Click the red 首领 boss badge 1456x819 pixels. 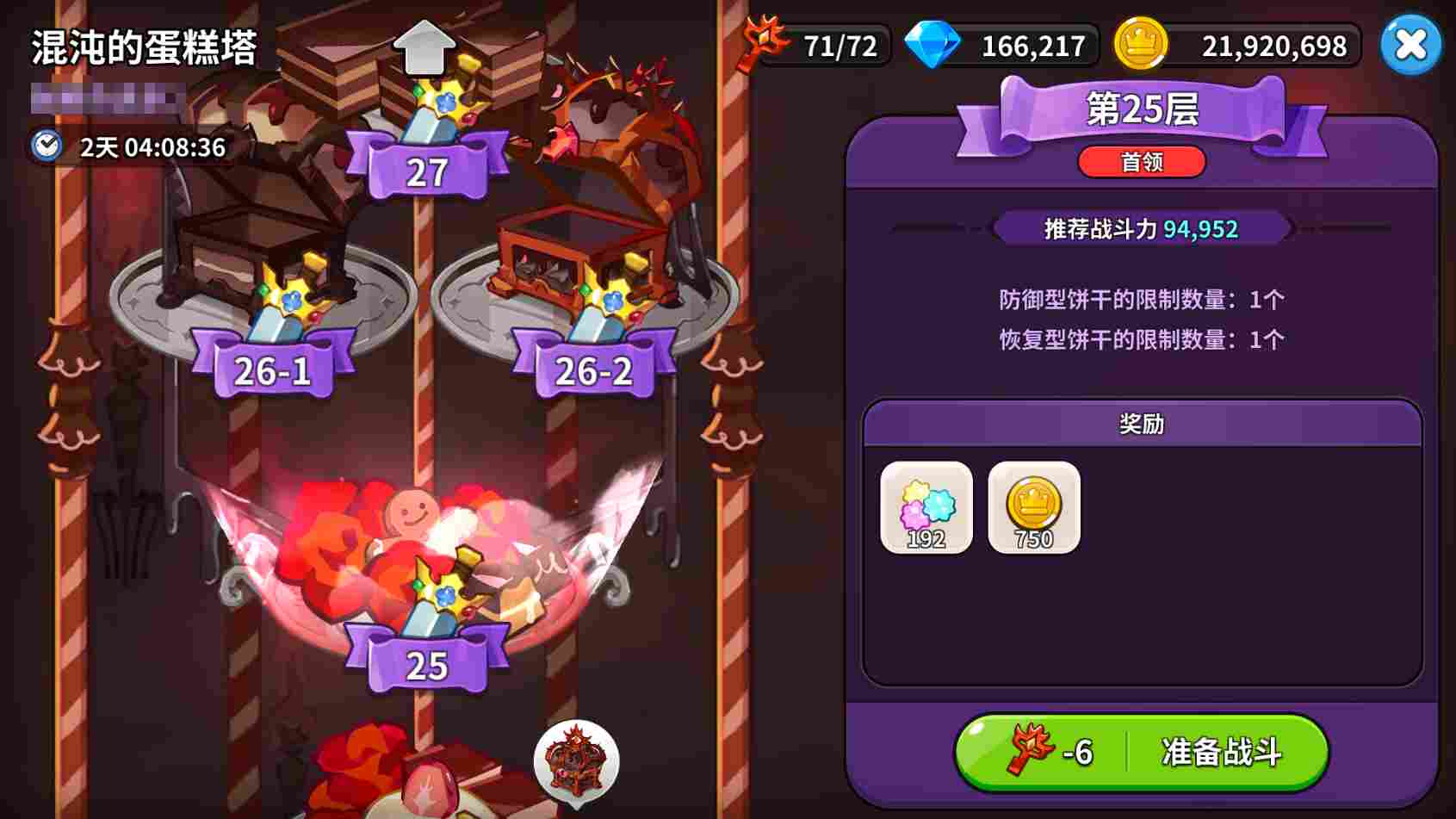[x=1142, y=162]
